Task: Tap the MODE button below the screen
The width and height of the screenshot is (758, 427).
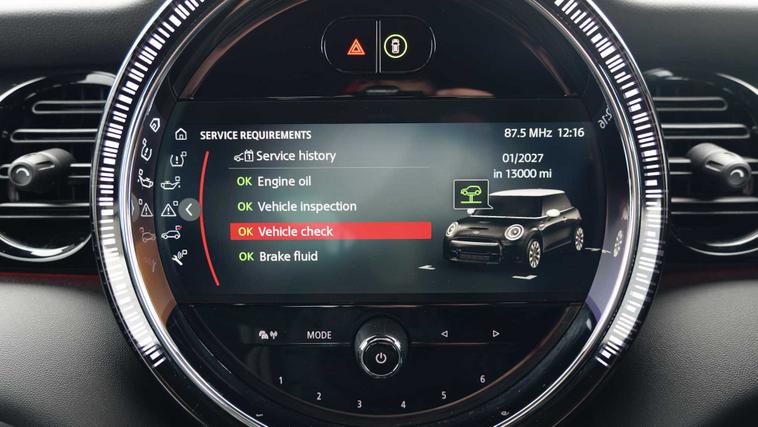Action: pyautogui.click(x=319, y=335)
